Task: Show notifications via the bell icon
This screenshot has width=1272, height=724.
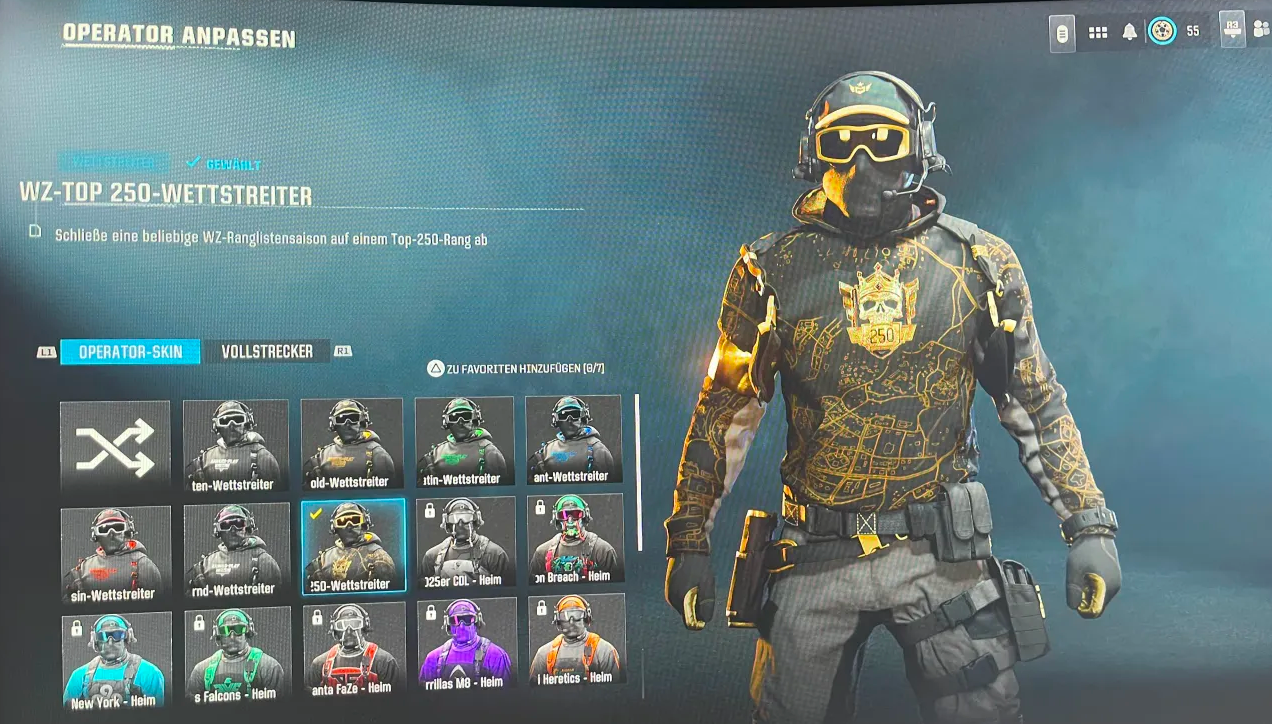Action: [x=1130, y=32]
